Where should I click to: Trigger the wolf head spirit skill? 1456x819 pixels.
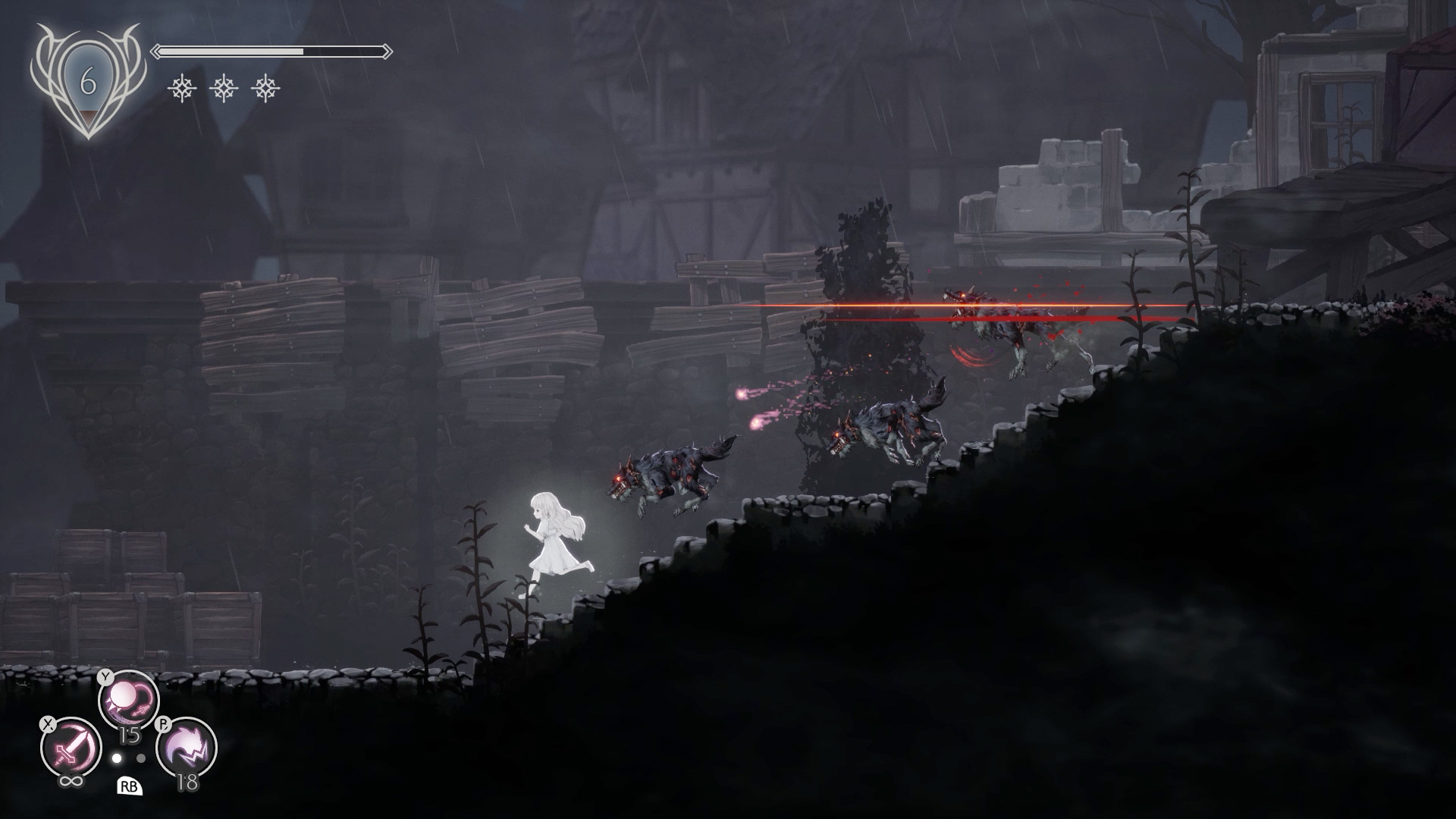[x=187, y=748]
